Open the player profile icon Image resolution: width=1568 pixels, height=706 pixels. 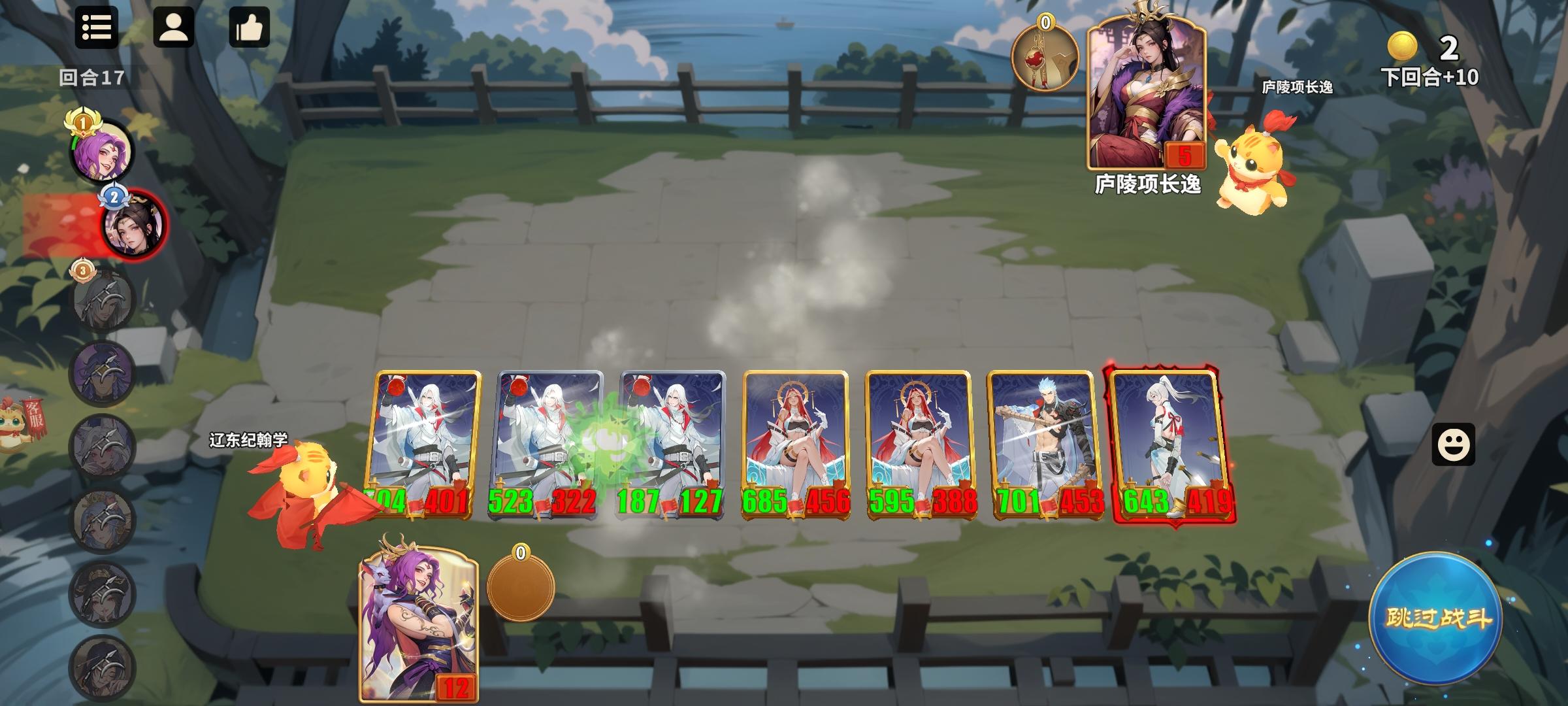(174, 29)
